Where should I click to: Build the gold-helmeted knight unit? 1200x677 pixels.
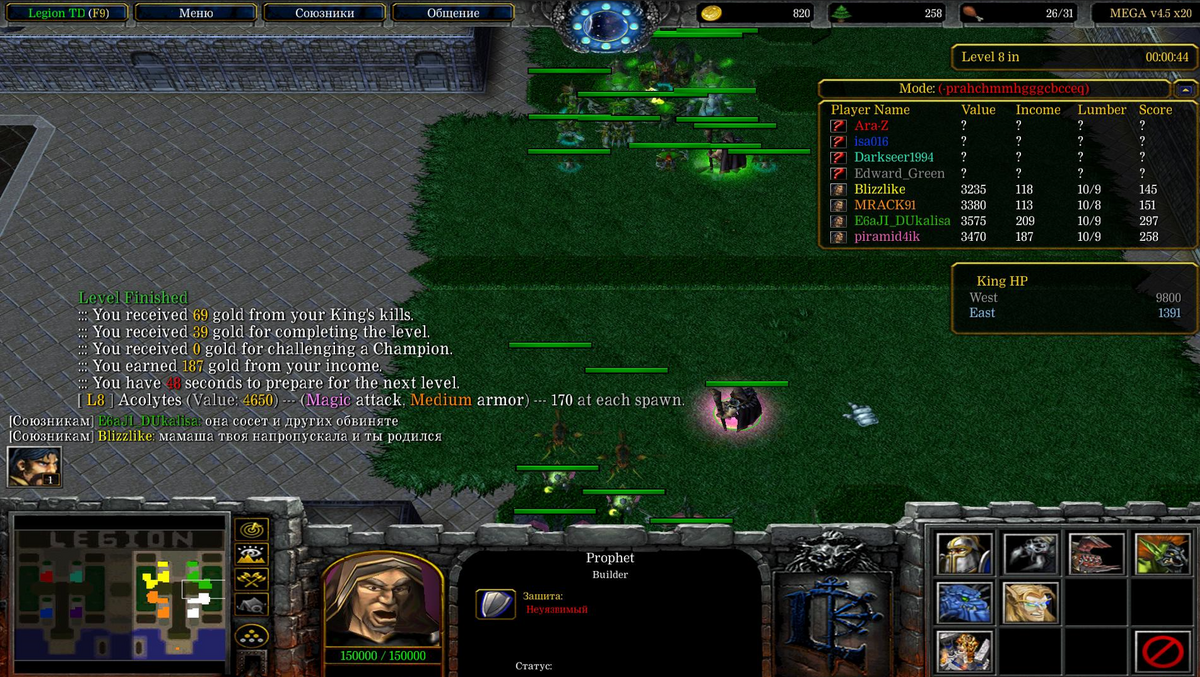(964, 554)
